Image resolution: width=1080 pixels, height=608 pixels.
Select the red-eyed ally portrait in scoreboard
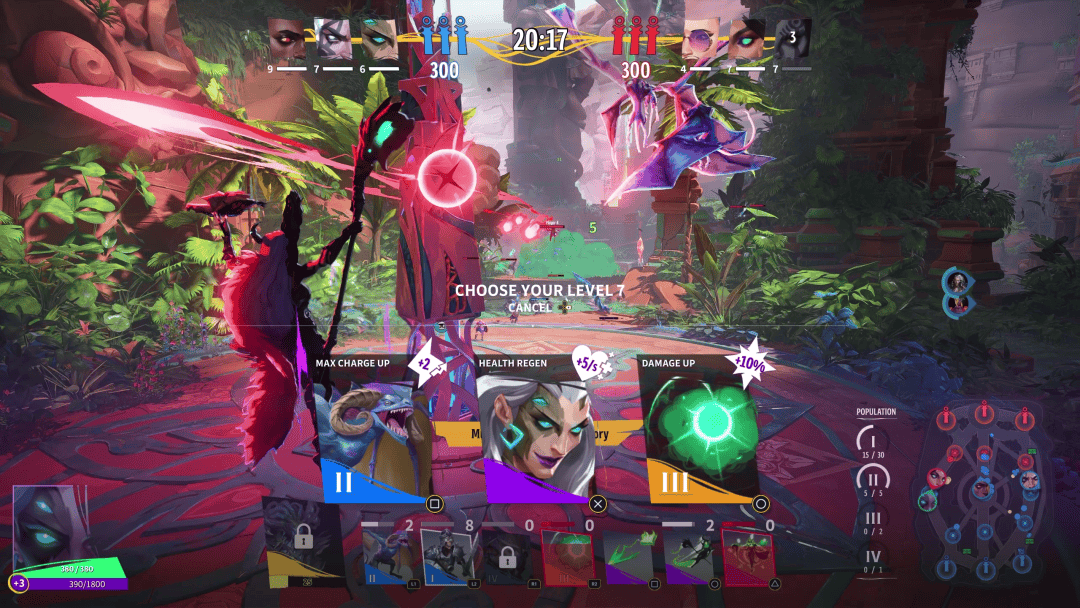(x=287, y=39)
